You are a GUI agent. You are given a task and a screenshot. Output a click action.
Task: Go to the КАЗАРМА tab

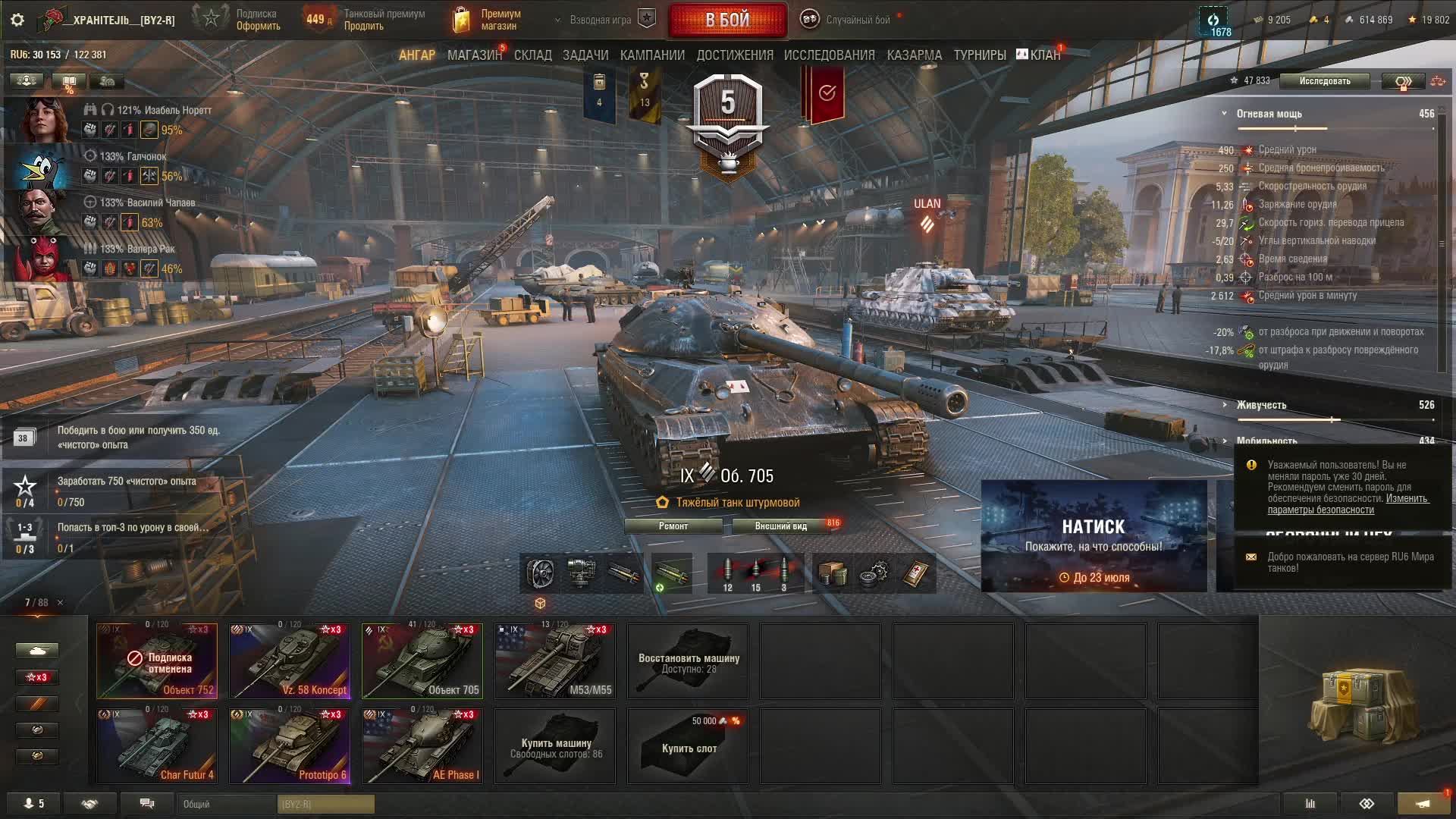914,55
